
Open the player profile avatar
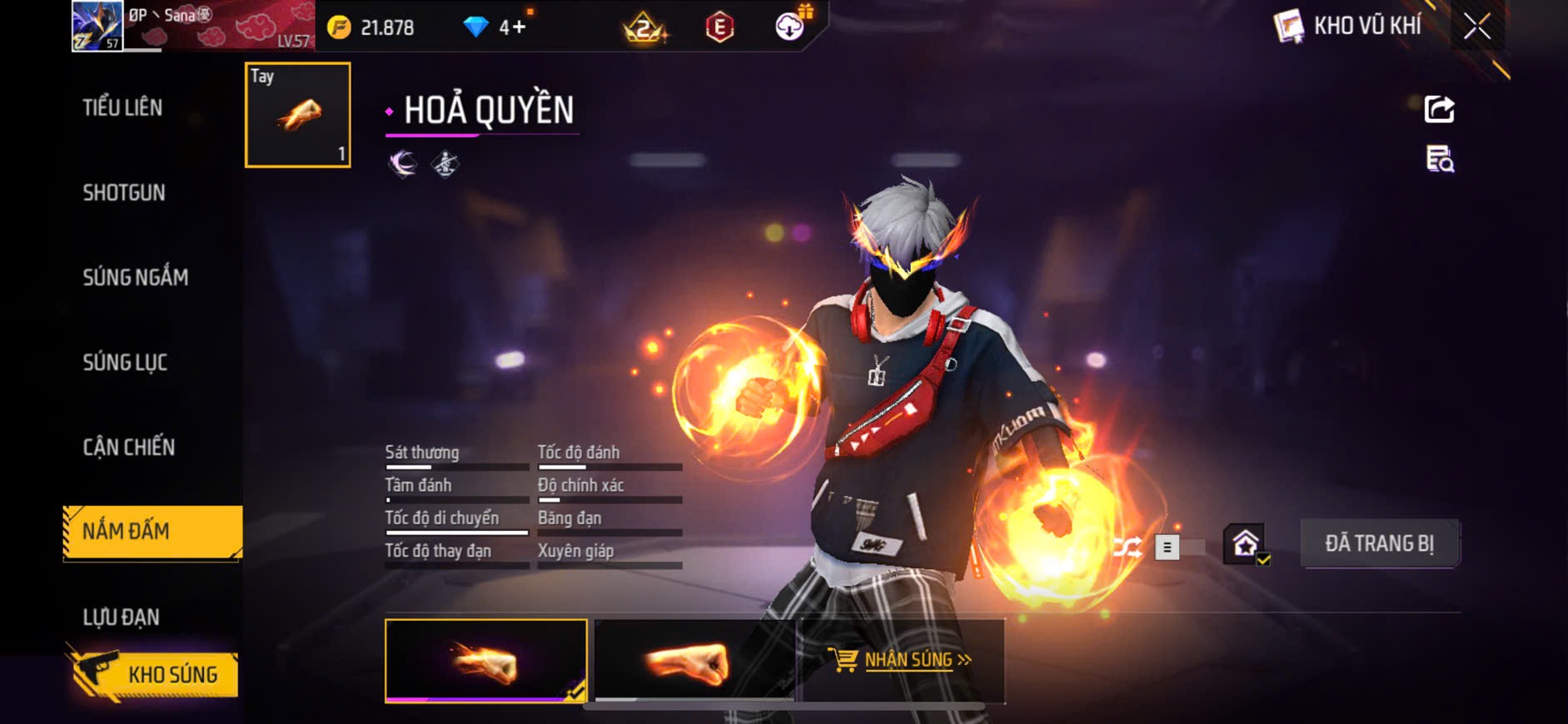coord(97,27)
